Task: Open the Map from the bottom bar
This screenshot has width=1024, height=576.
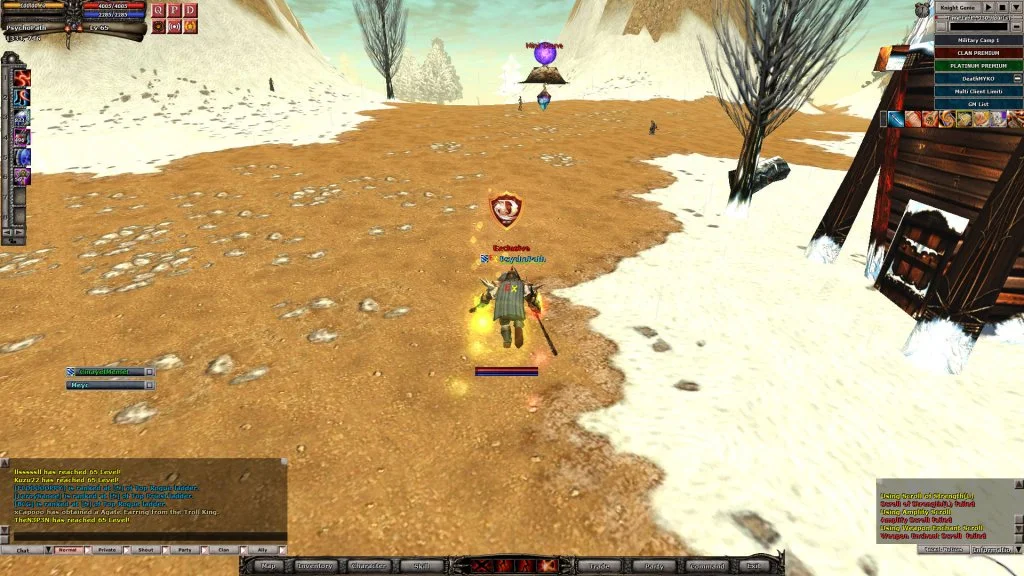Action: 269,566
